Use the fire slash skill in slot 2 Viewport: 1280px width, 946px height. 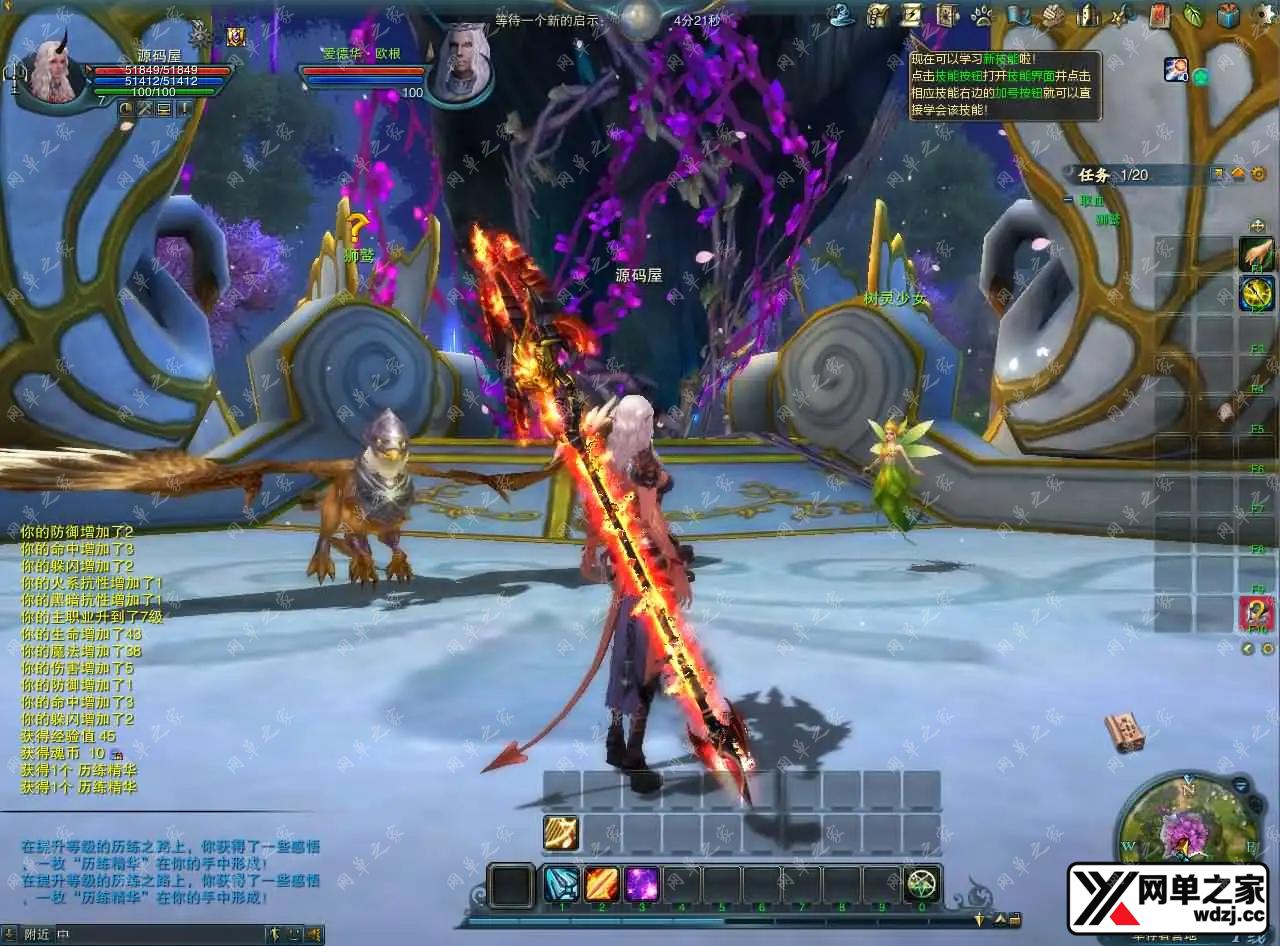(x=601, y=884)
